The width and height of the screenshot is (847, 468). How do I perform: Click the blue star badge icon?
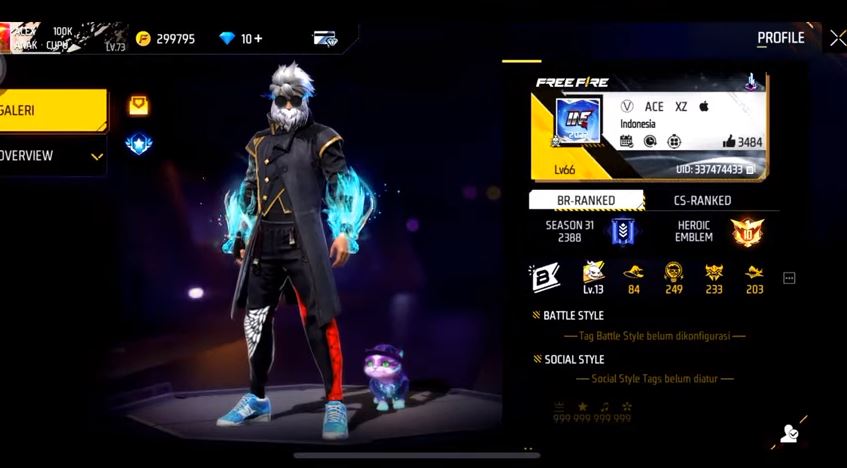point(138,144)
